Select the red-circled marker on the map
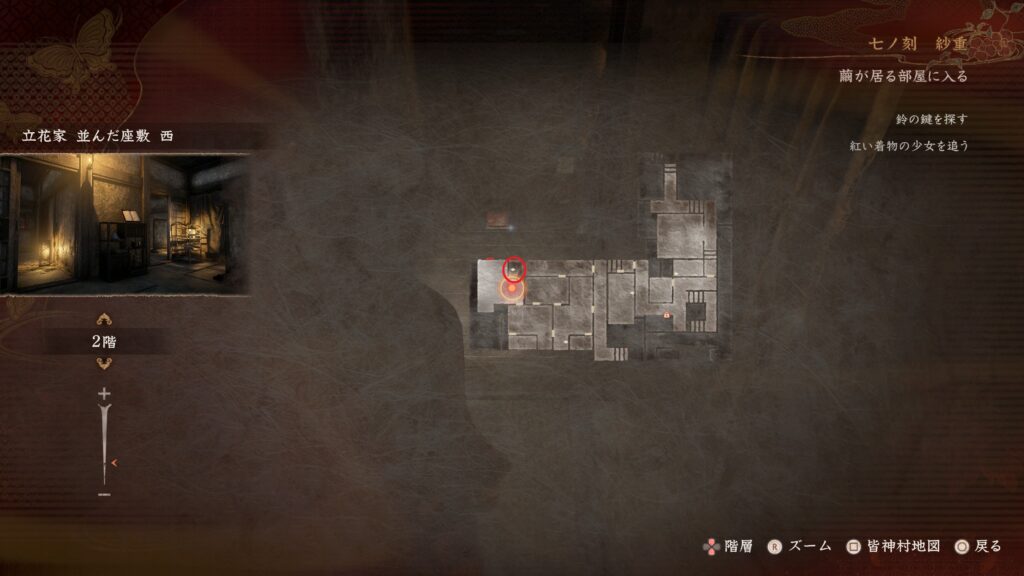 [x=514, y=268]
